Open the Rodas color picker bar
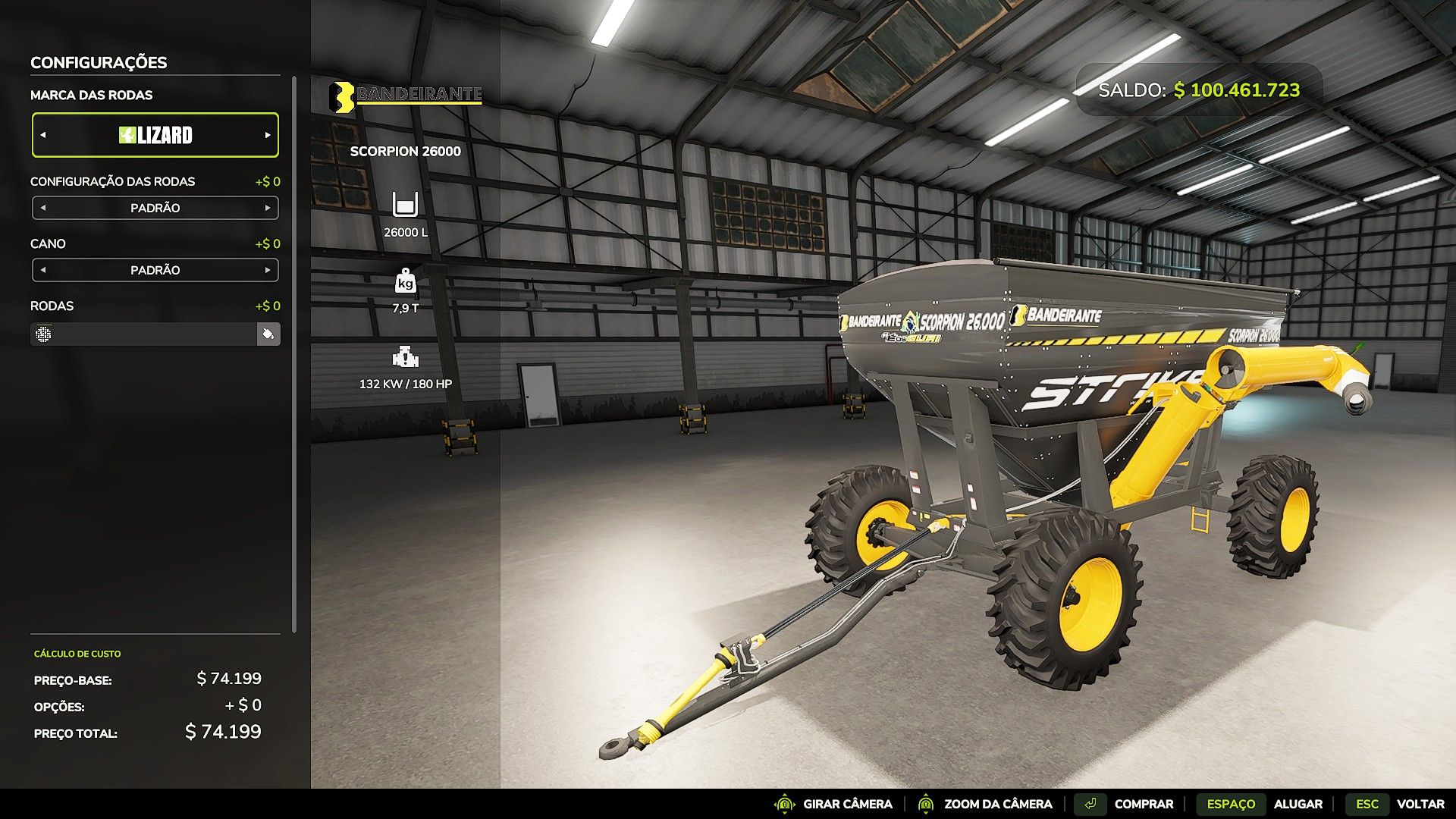 (x=144, y=334)
